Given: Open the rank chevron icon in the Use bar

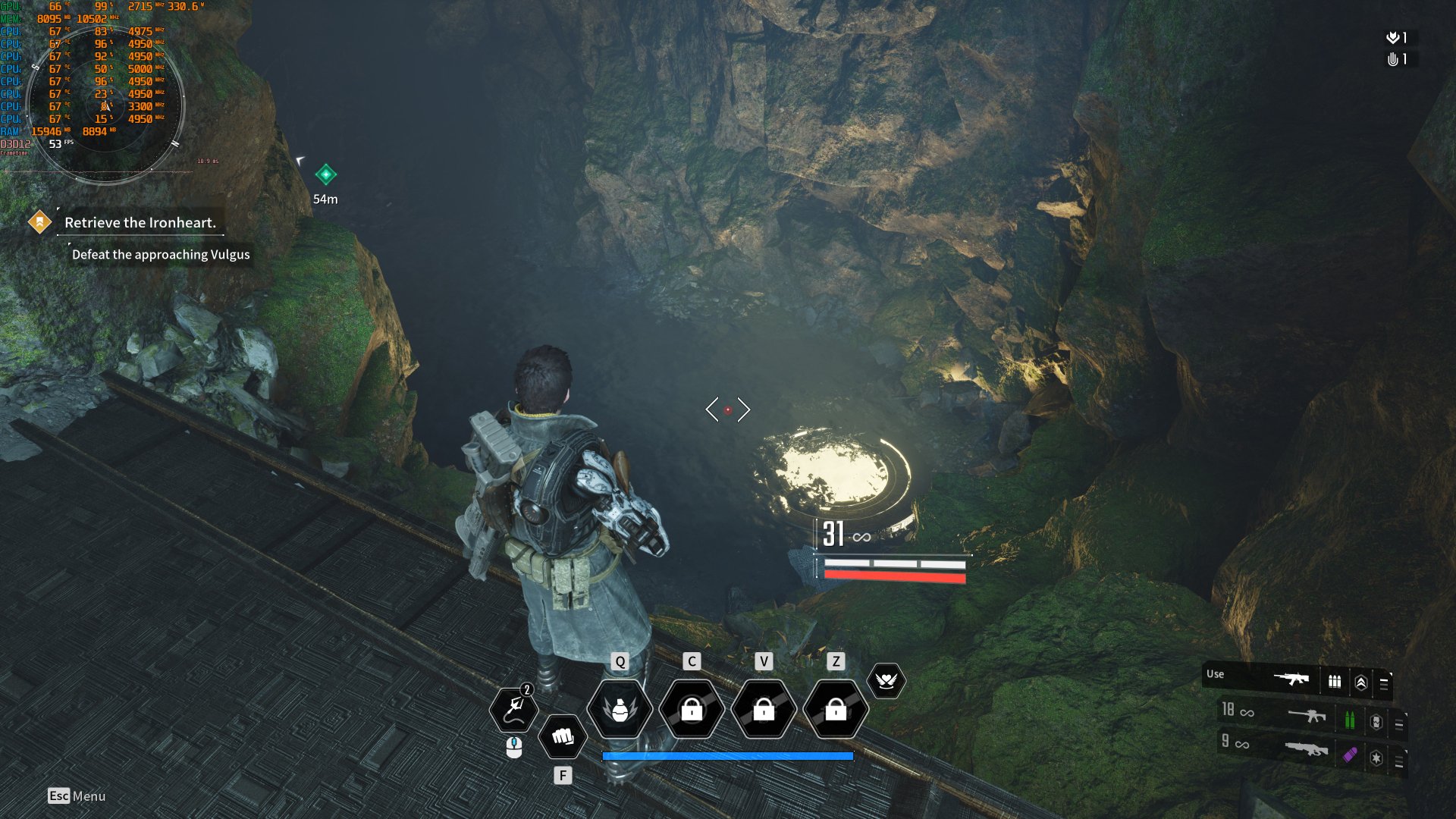Looking at the screenshot, I should coord(1361,681).
